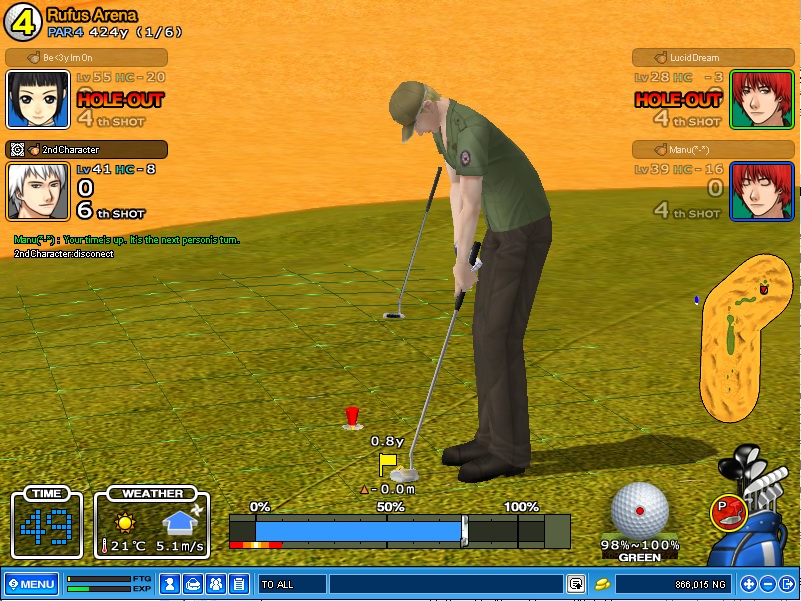Focus the chat message input box

445,584
